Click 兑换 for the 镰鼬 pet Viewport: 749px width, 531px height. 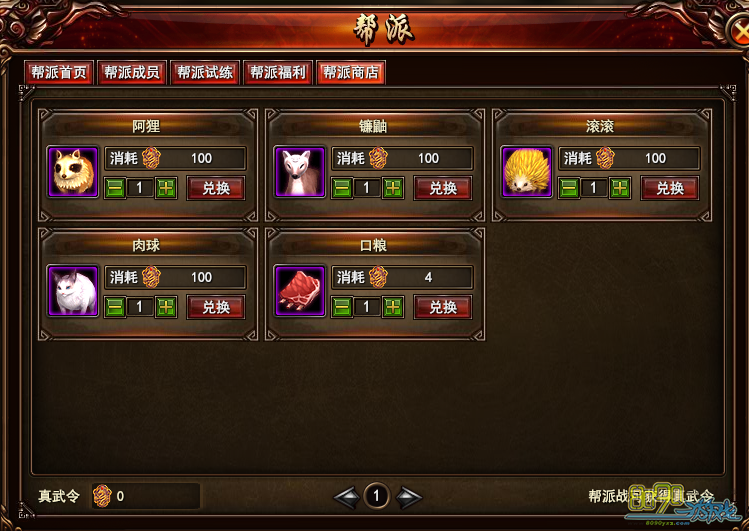tap(442, 188)
